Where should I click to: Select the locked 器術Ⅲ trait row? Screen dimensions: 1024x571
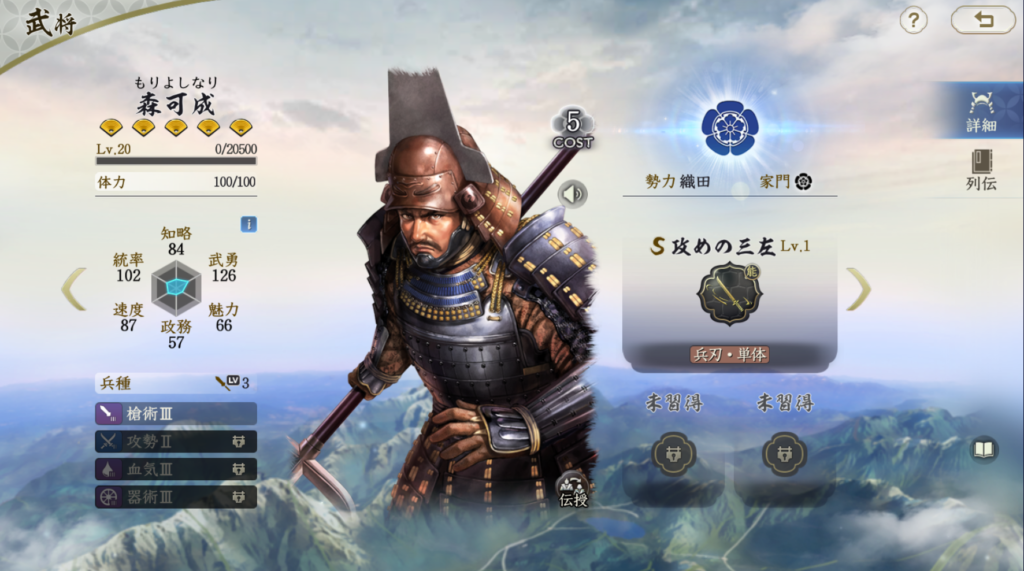(x=176, y=496)
